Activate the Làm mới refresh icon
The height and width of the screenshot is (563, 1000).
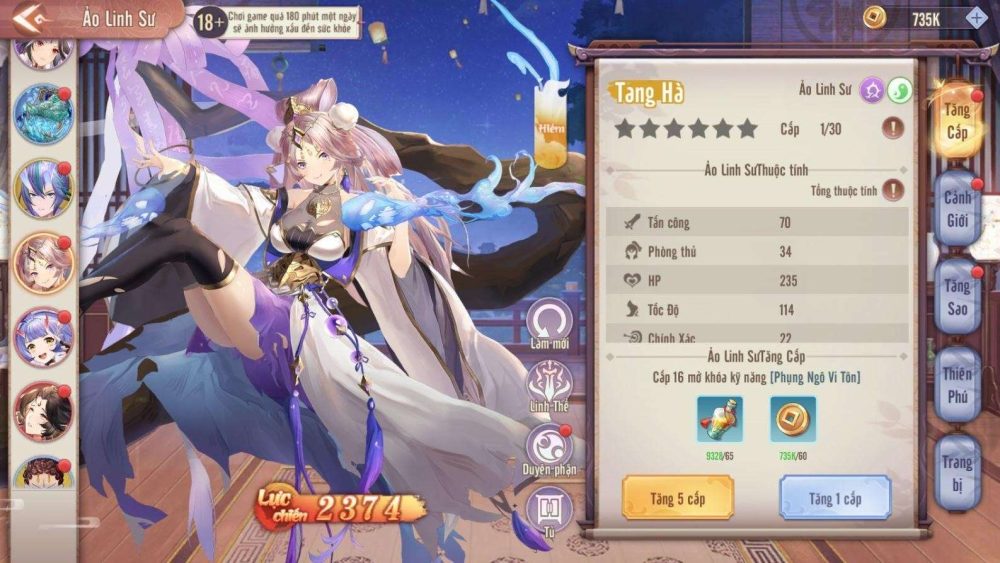[550, 322]
